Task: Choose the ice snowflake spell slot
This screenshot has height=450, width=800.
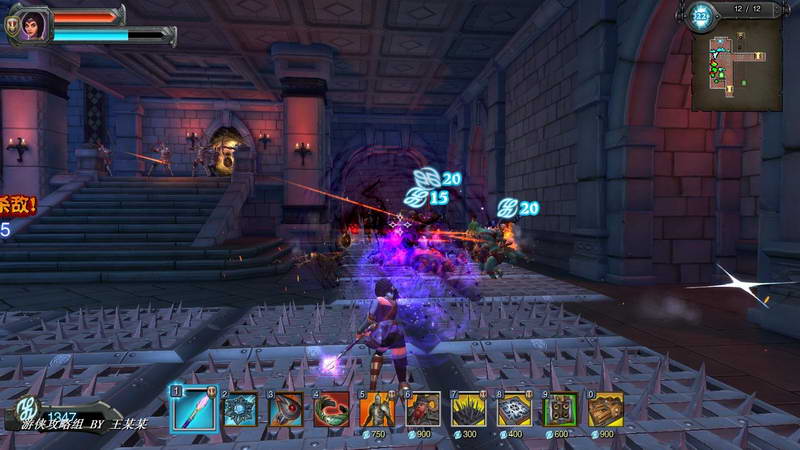Action: (239, 409)
